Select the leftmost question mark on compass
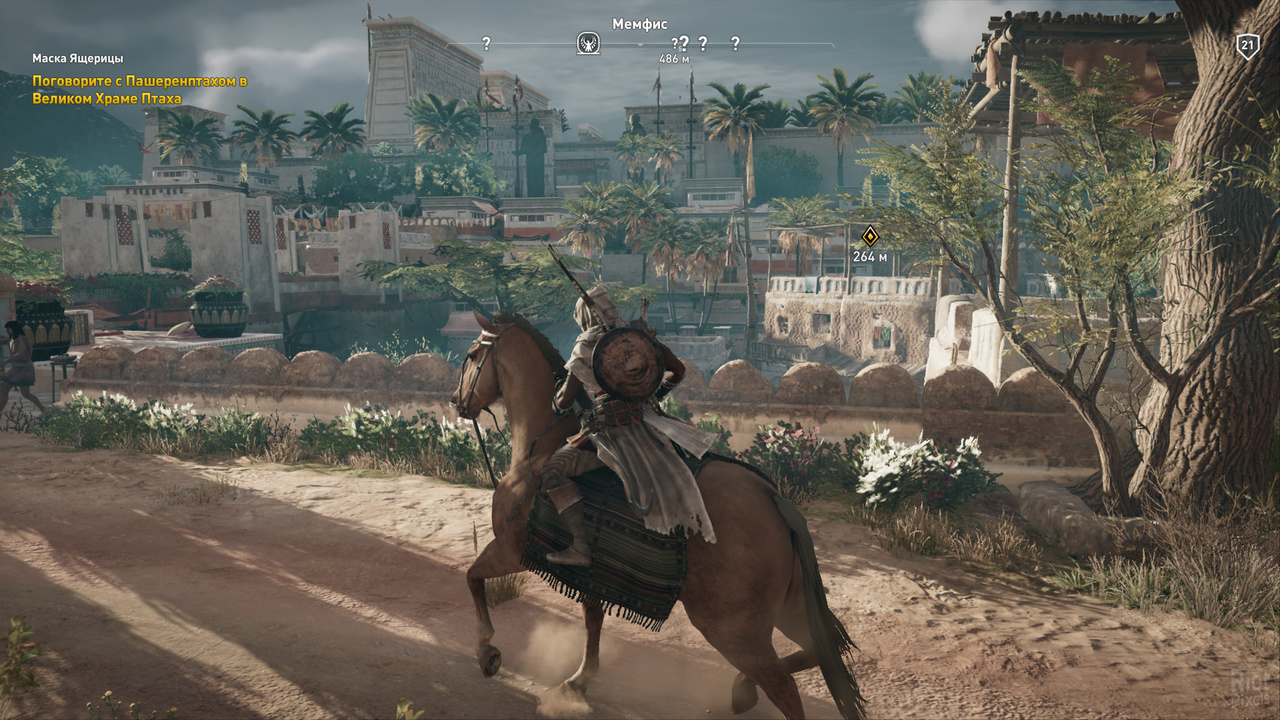1280x720 pixels. coord(486,43)
